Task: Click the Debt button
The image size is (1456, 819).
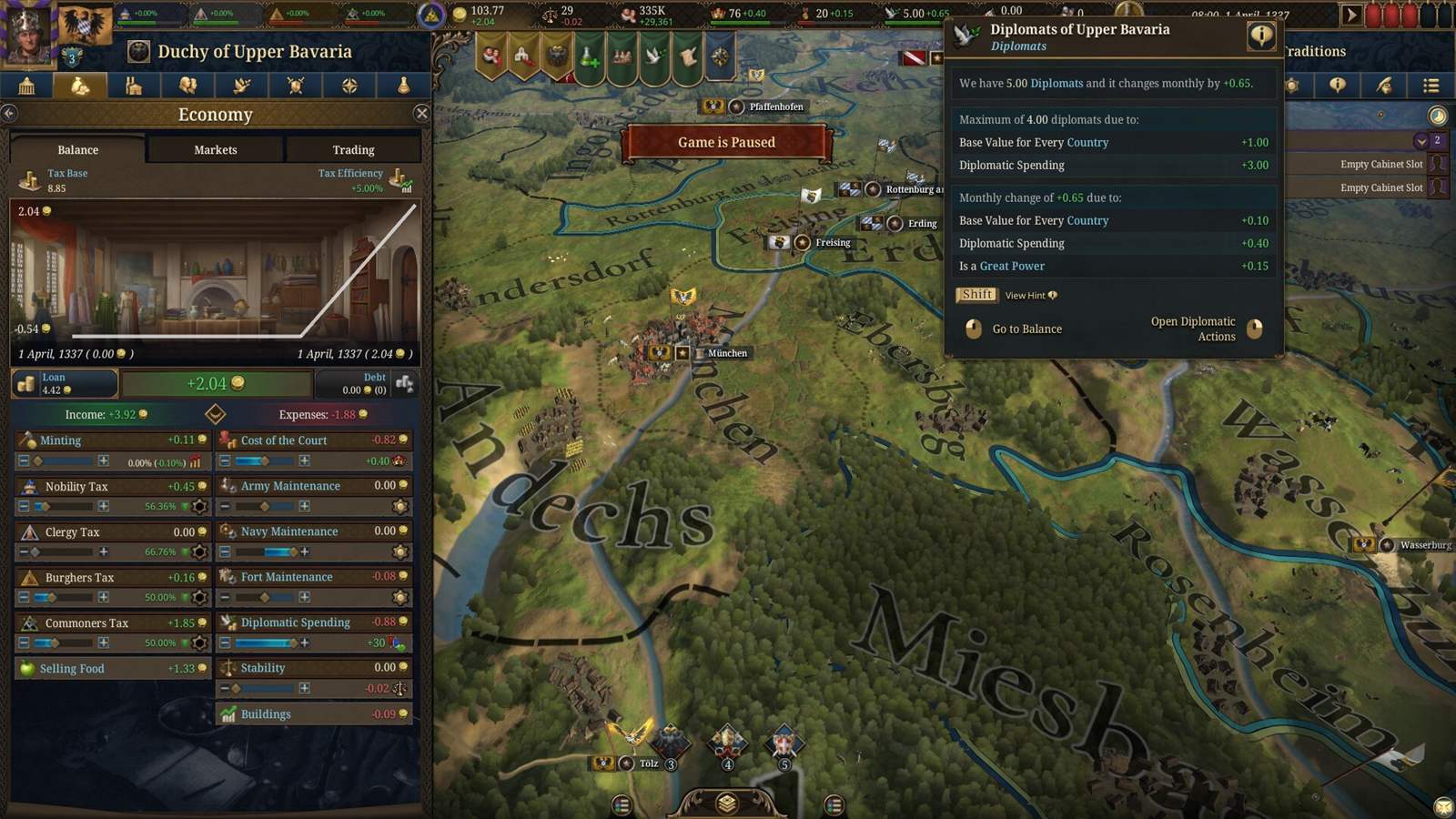Action: (366, 383)
